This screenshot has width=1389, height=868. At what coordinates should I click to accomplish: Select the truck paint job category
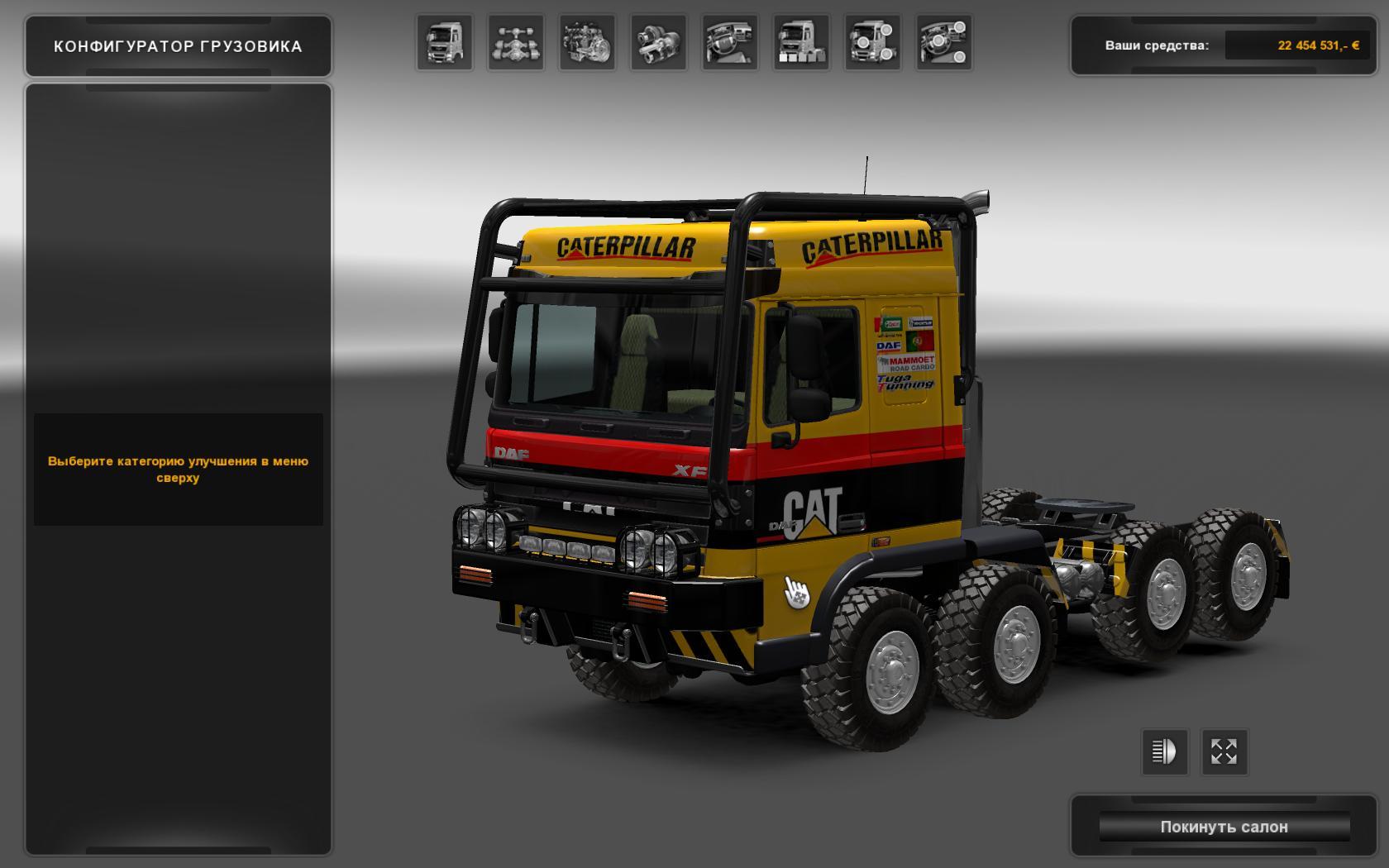801,43
